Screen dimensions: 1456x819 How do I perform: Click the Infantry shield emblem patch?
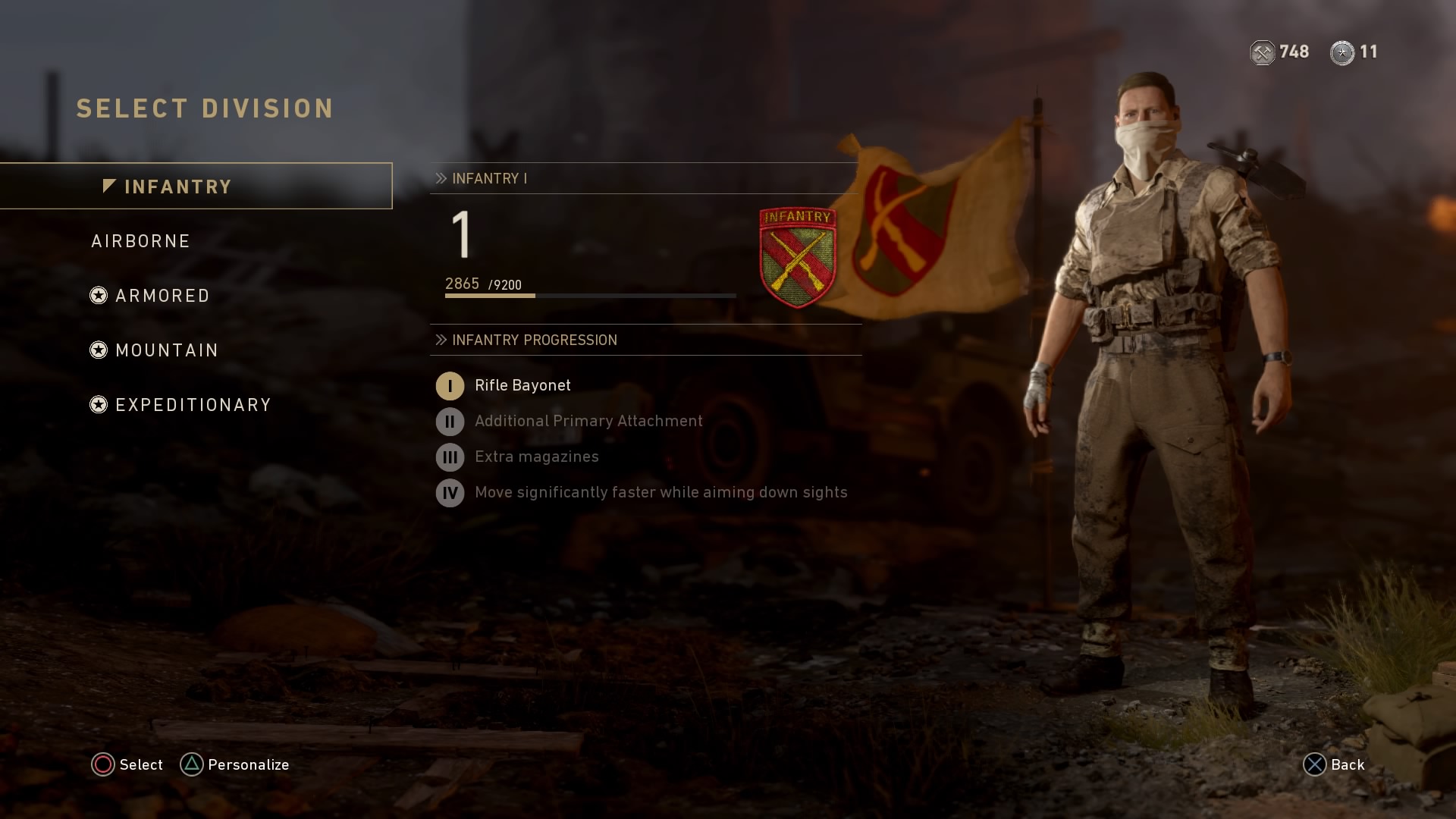[797, 257]
